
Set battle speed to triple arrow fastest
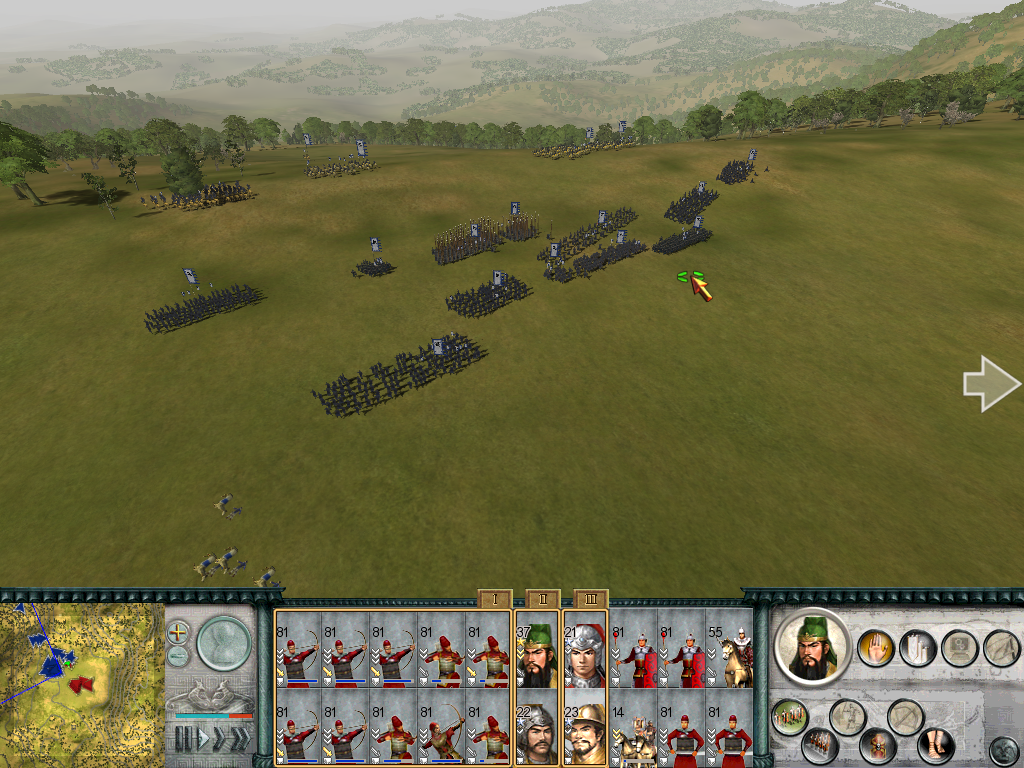point(242,739)
